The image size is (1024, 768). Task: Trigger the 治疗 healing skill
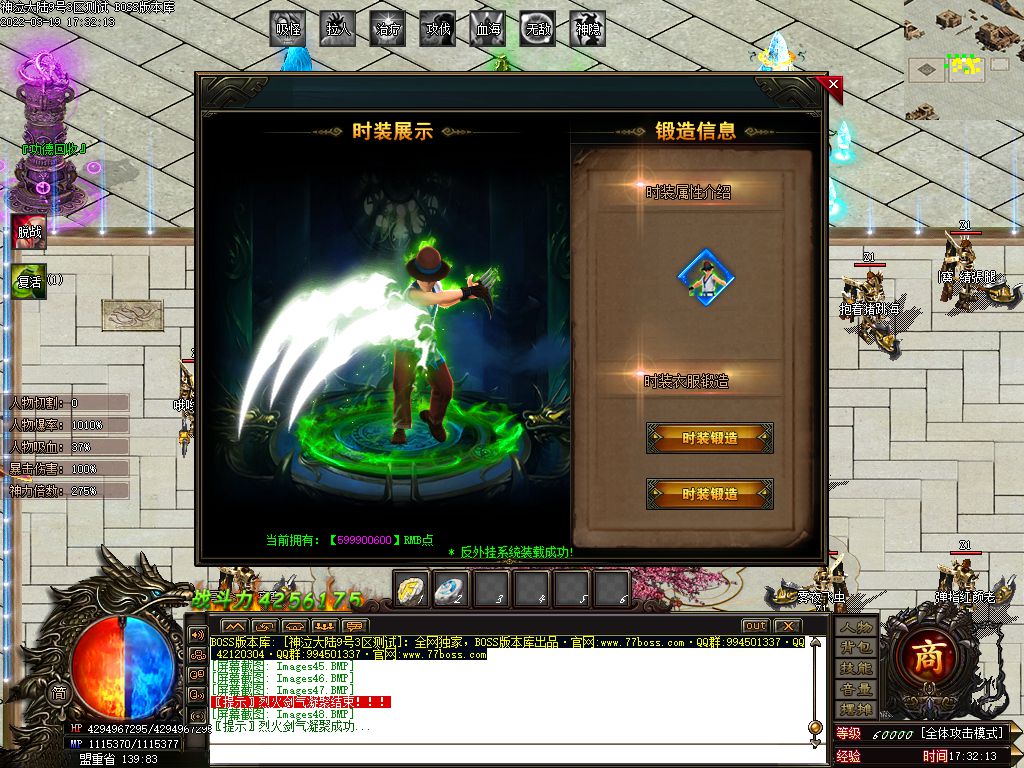[388, 28]
